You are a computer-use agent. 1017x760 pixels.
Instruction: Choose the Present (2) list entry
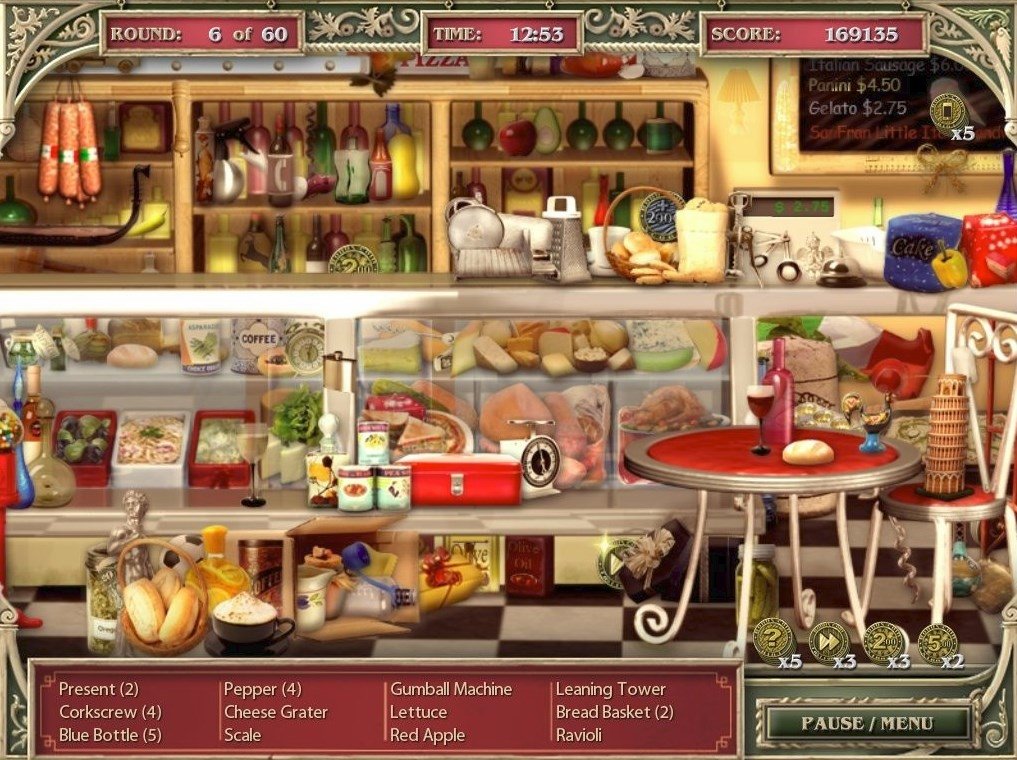(98, 689)
